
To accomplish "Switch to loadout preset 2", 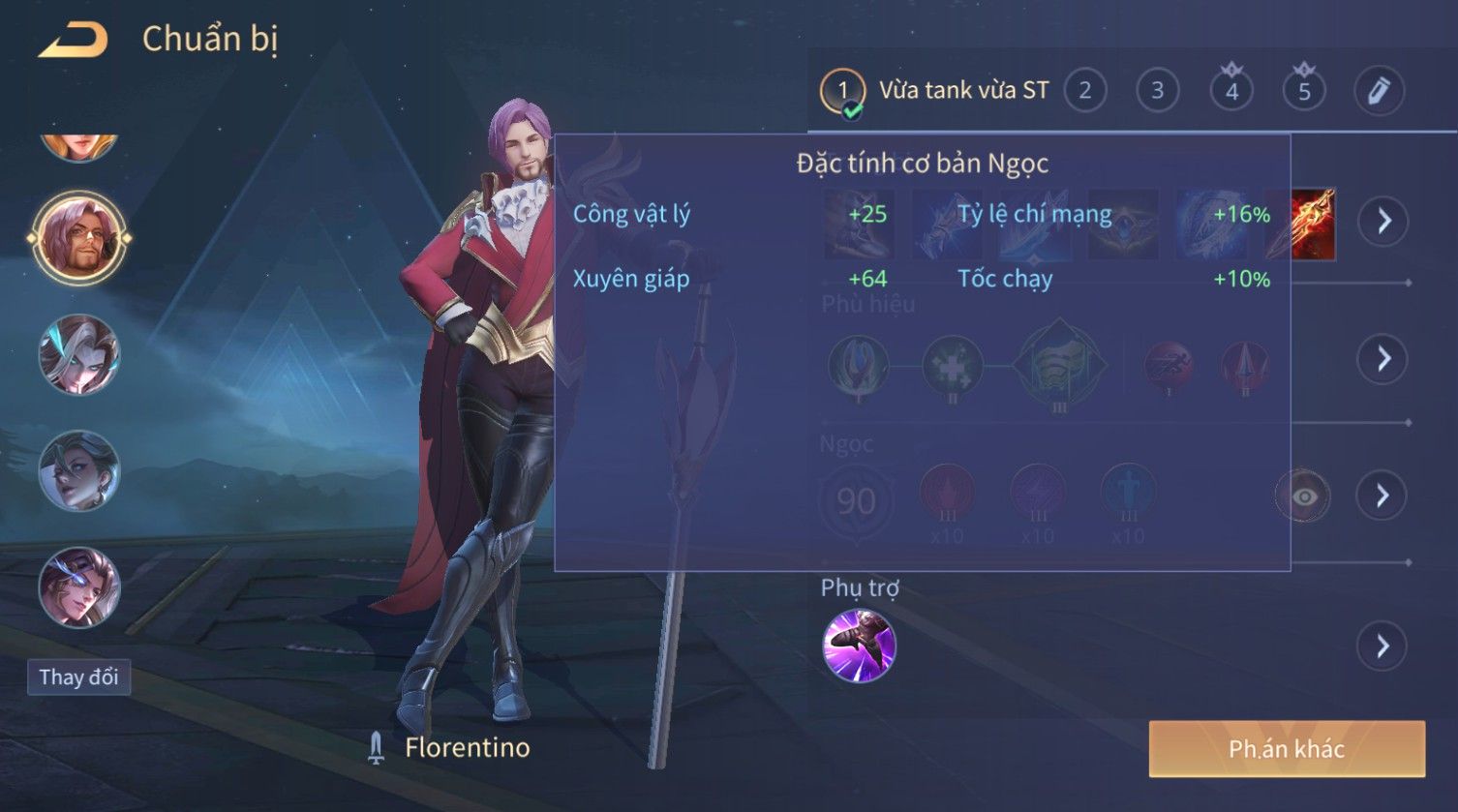I will click(x=1084, y=91).
